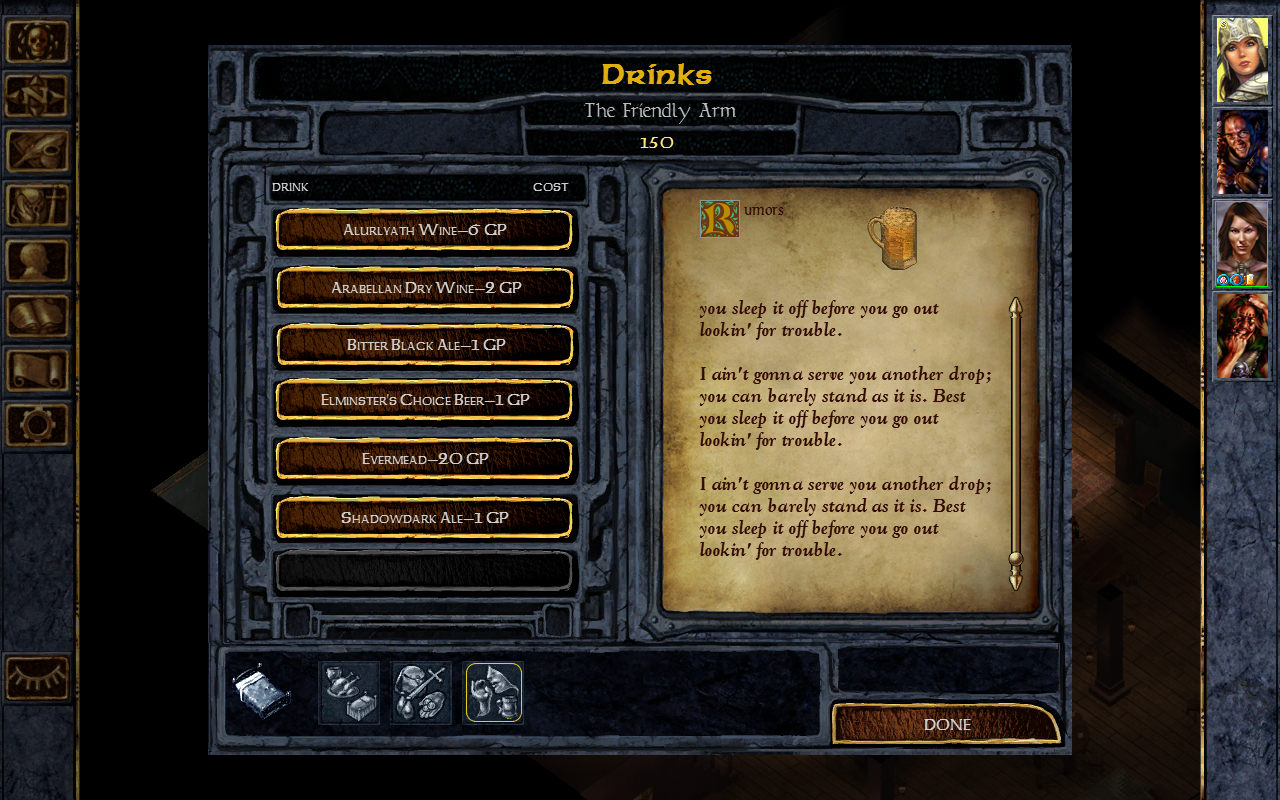Viewport: 1280px width, 800px height.
Task: Click the skull icon in the left sidebar
Action: (38, 42)
